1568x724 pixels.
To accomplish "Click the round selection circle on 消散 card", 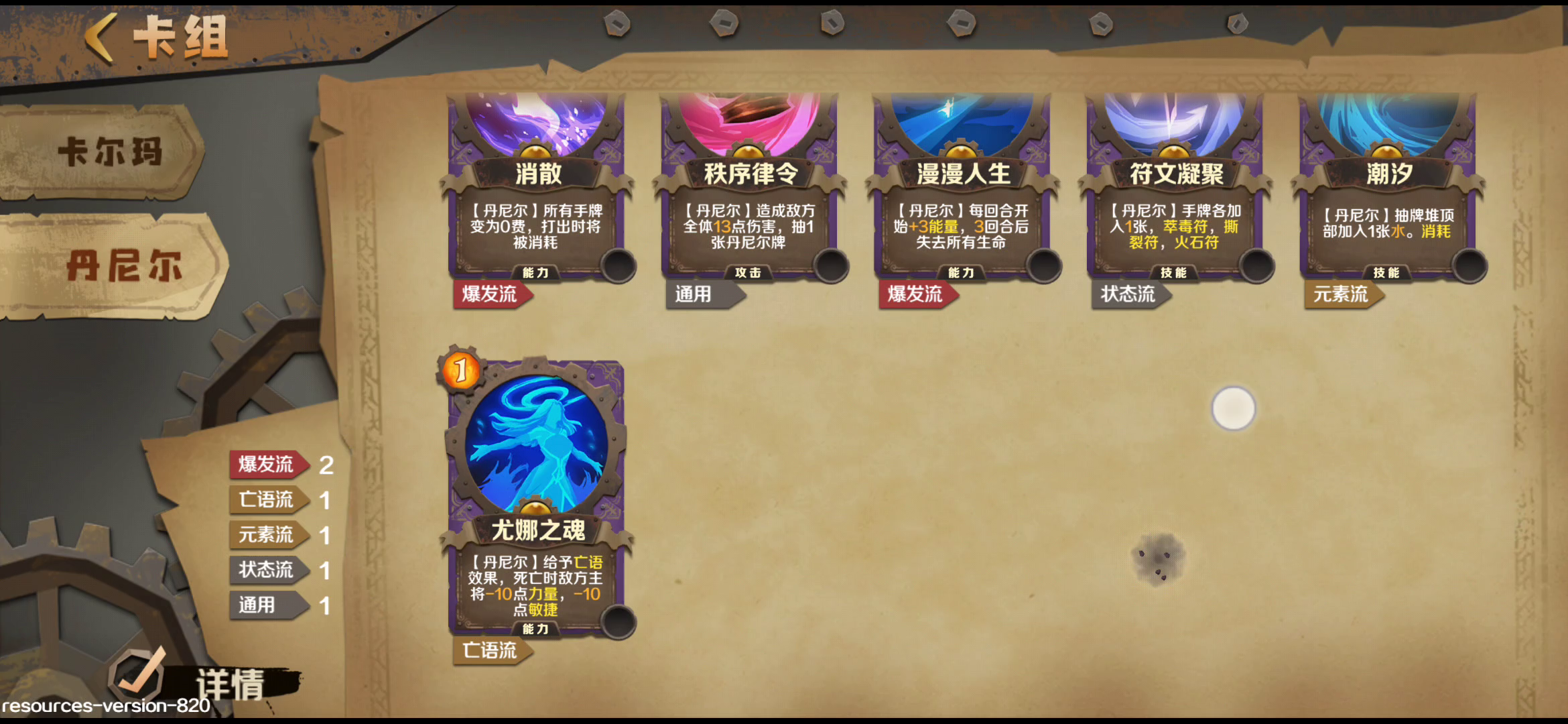I will 617,266.
